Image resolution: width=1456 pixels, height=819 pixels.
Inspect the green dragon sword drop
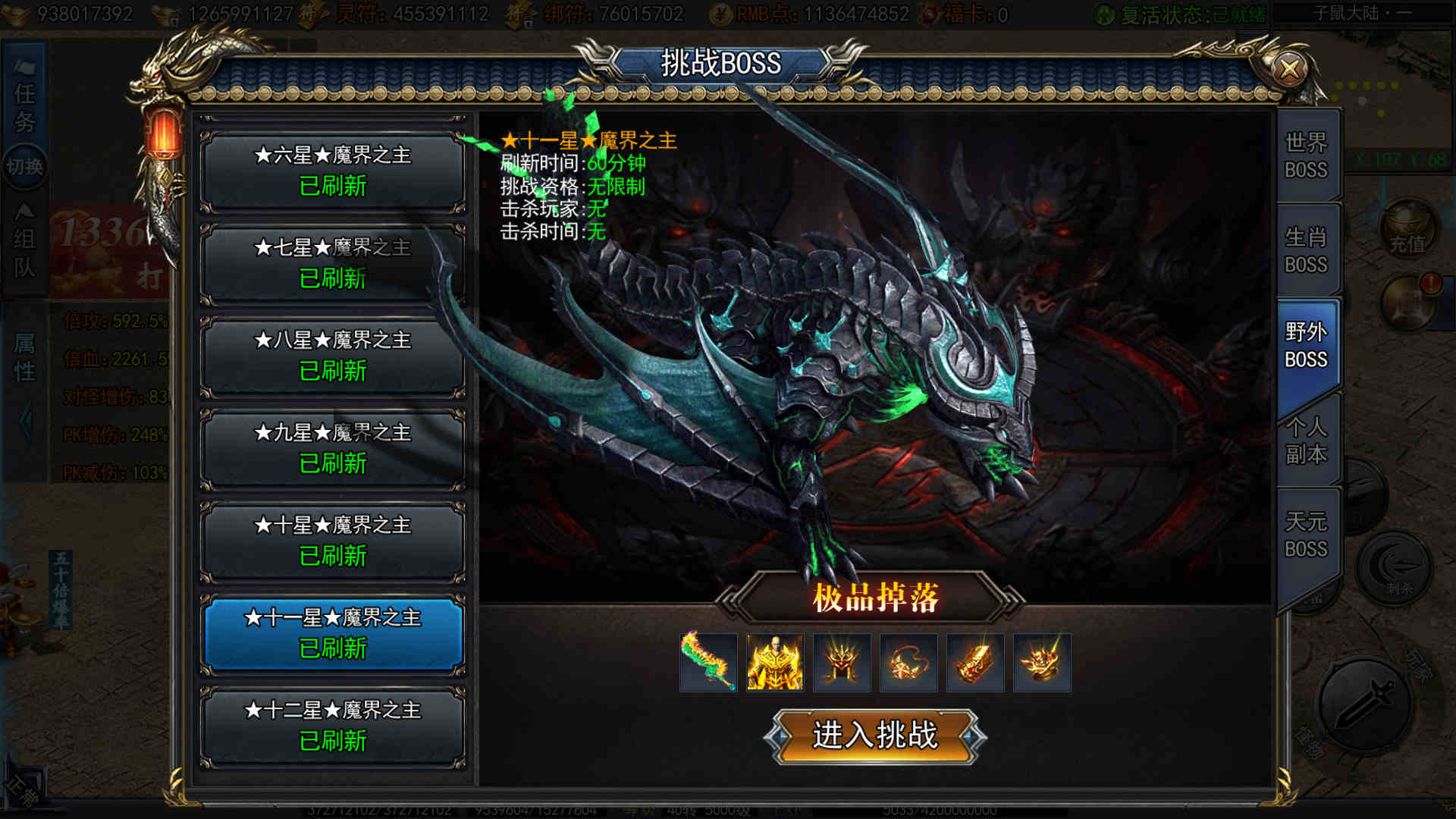708,663
